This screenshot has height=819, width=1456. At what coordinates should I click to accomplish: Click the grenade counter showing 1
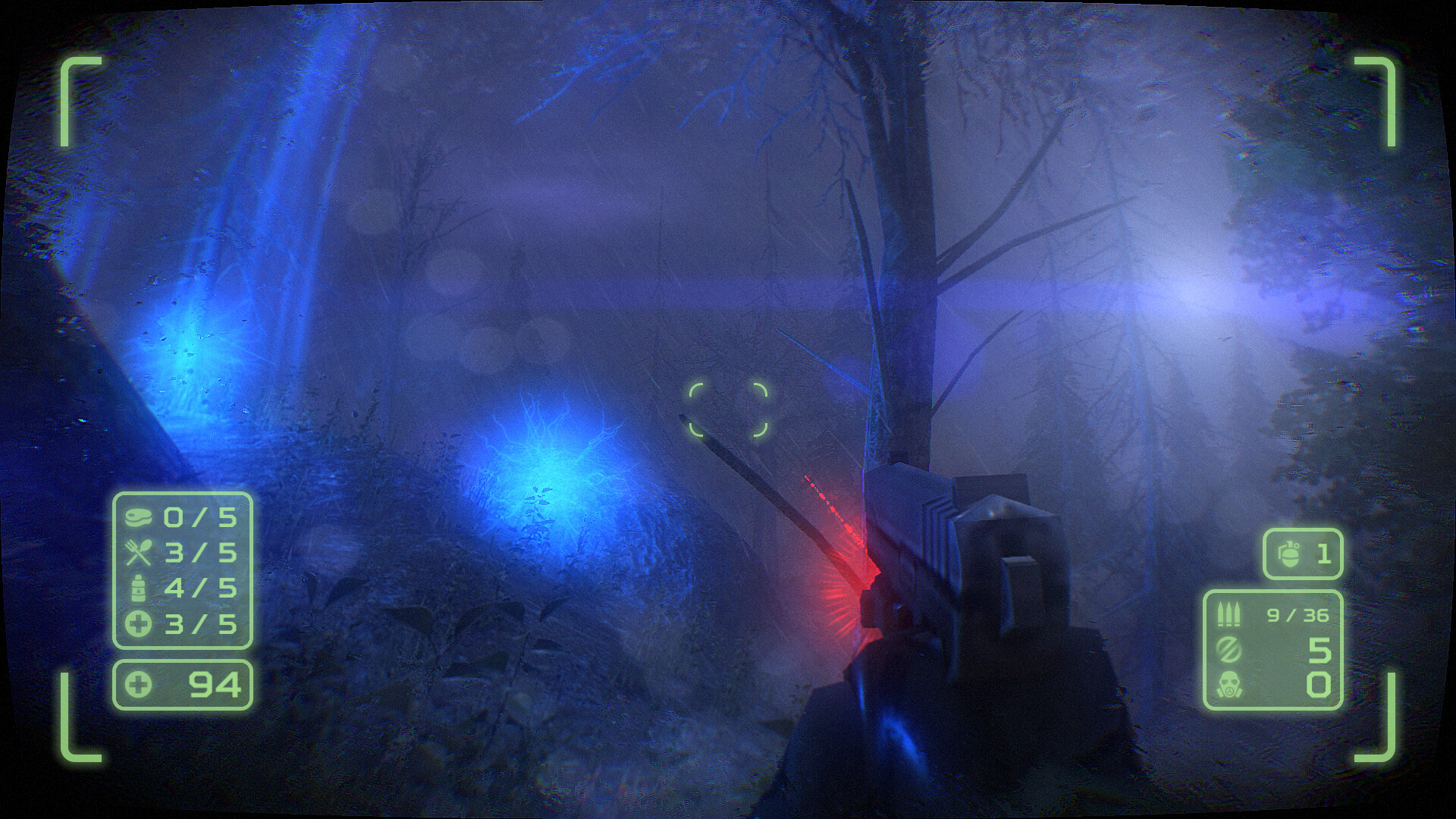click(x=1326, y=554)
